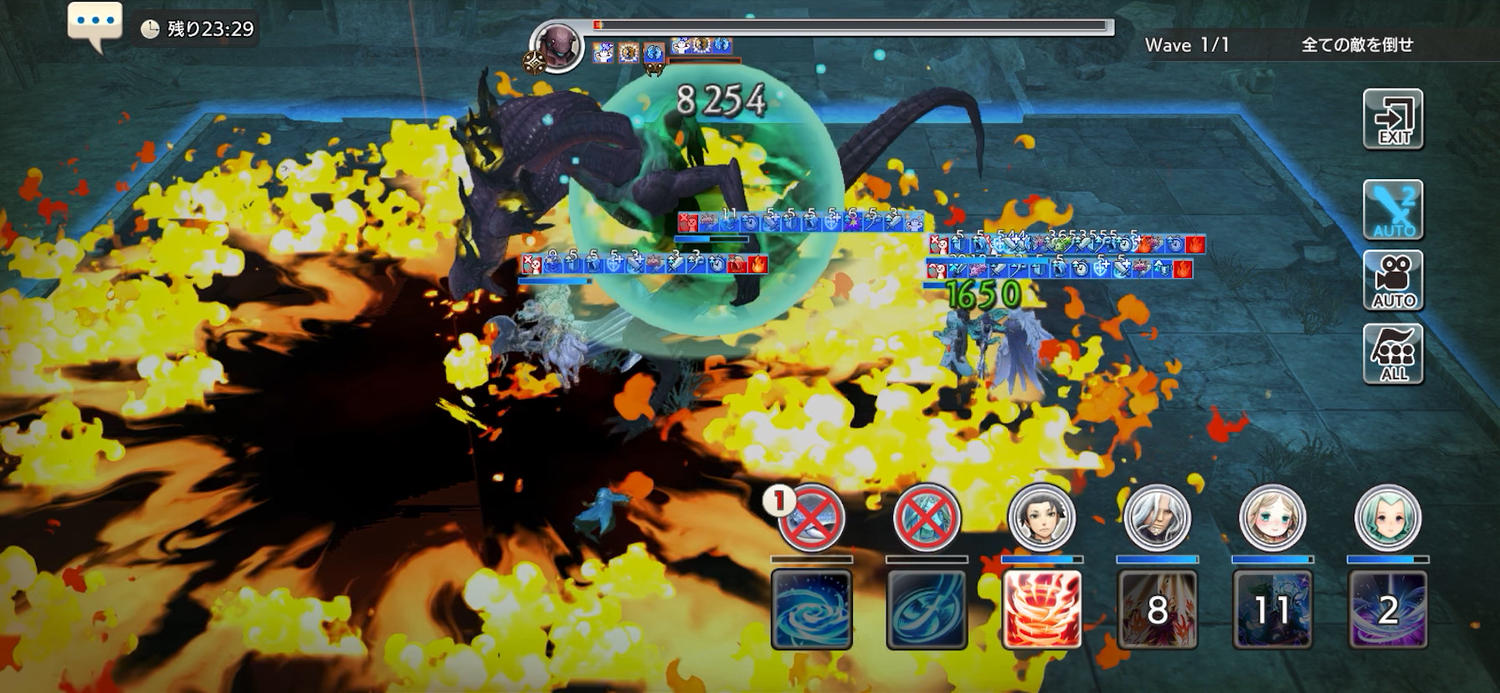Choose the dark-haired male character portrait
The width and height of the screenshot is (1500, 693).
coord(1042,518)
